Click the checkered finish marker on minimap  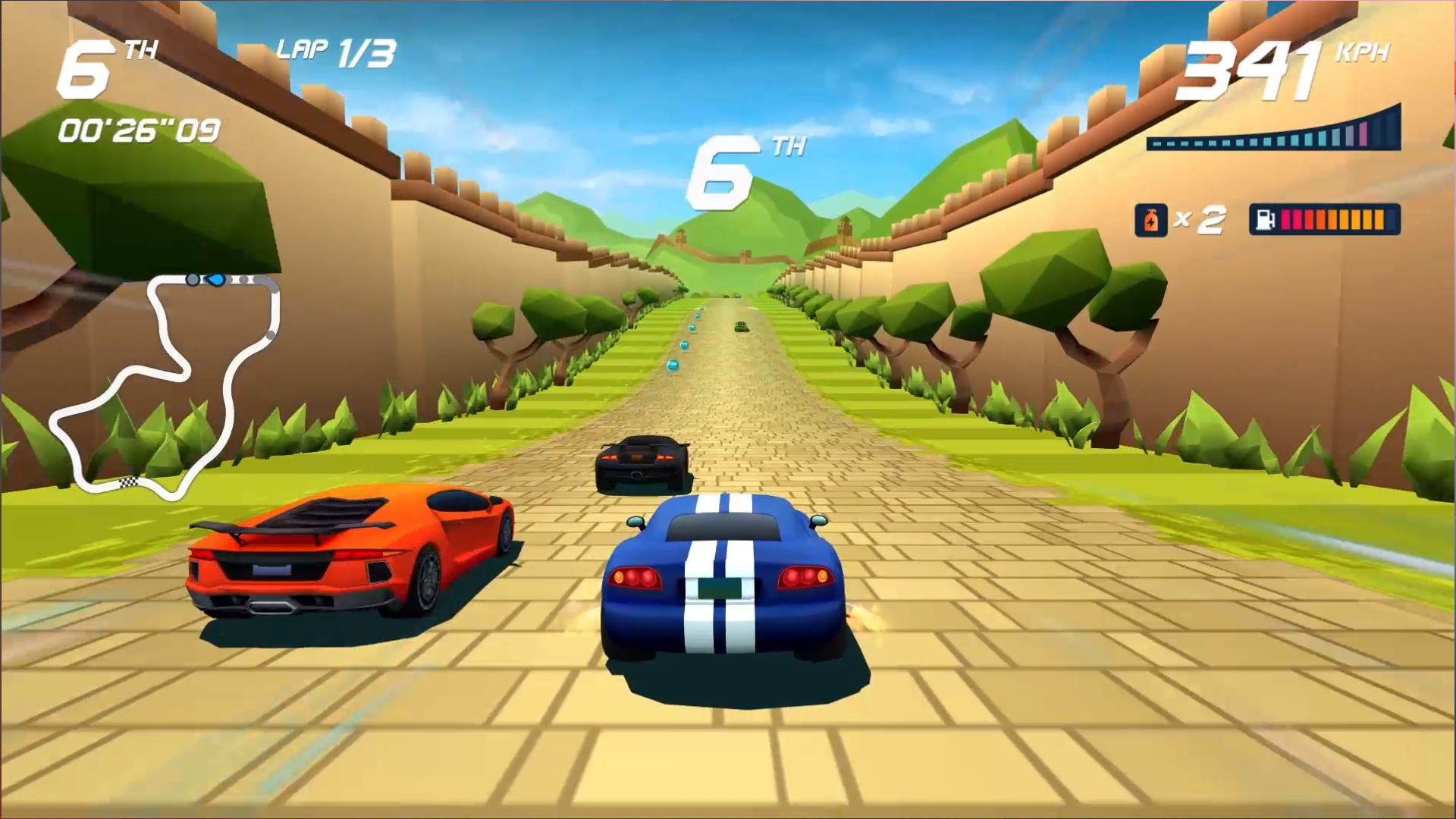[129, 482]
